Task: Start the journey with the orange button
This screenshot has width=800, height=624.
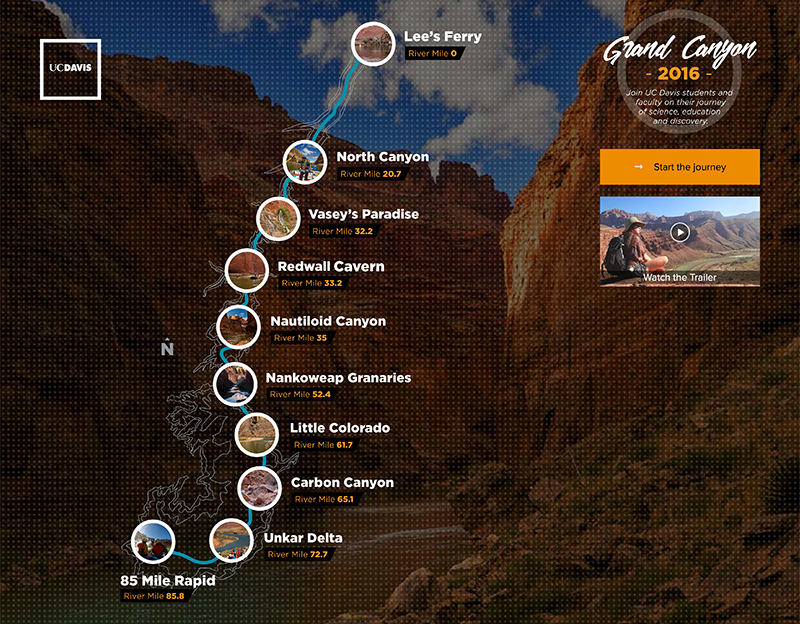Action: (x=679, y=167)
